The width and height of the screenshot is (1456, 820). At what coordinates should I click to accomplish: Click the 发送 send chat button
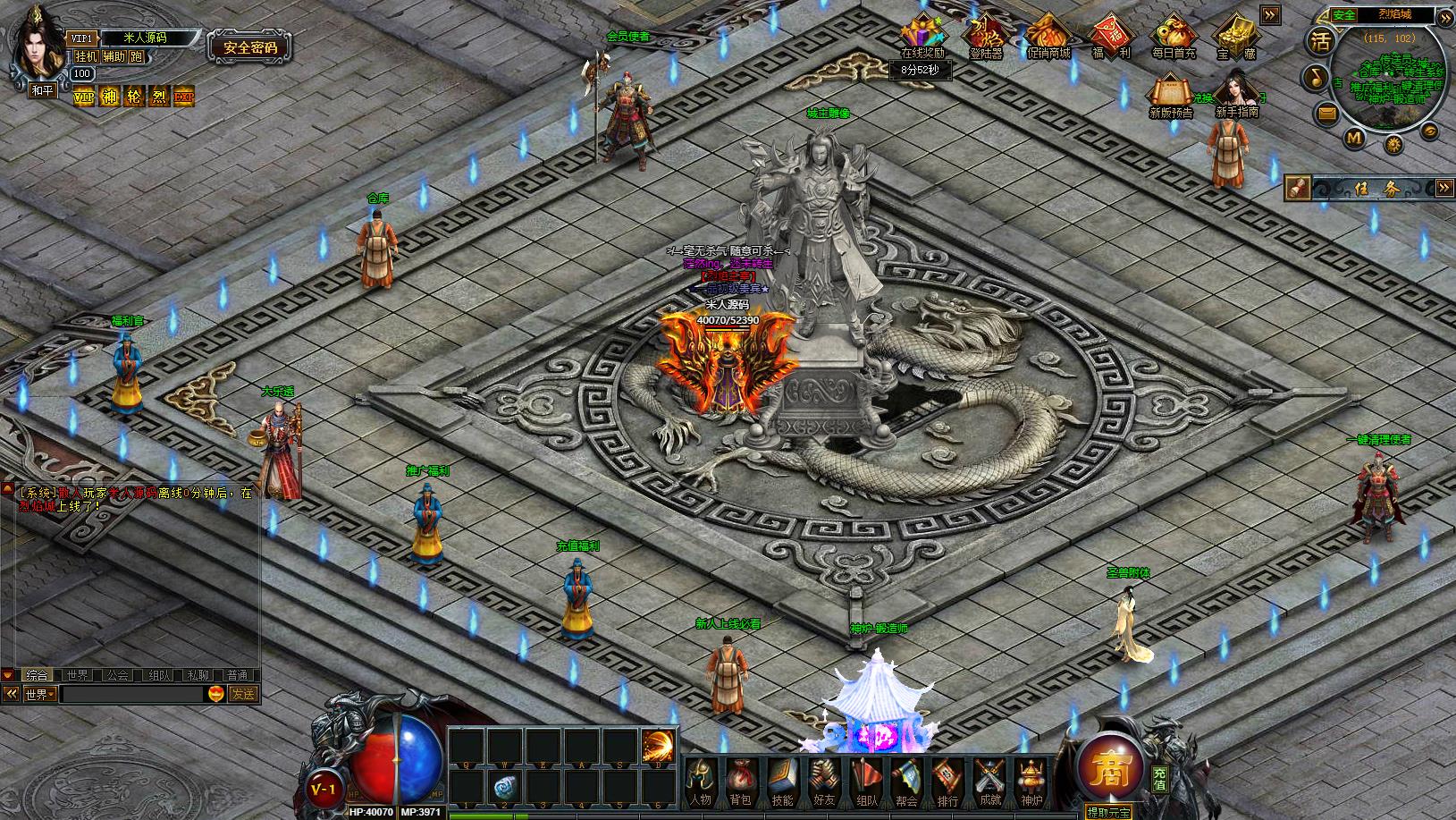point(243,694)
